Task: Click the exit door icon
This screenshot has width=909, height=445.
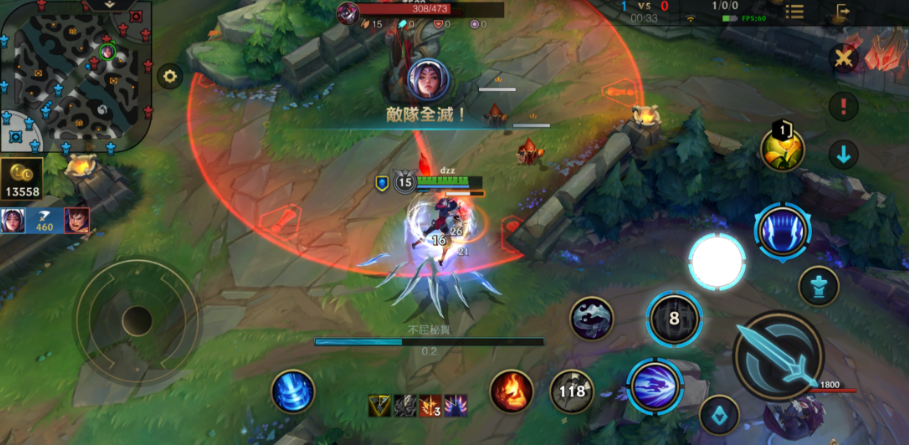Action: [x=843, y=12]
